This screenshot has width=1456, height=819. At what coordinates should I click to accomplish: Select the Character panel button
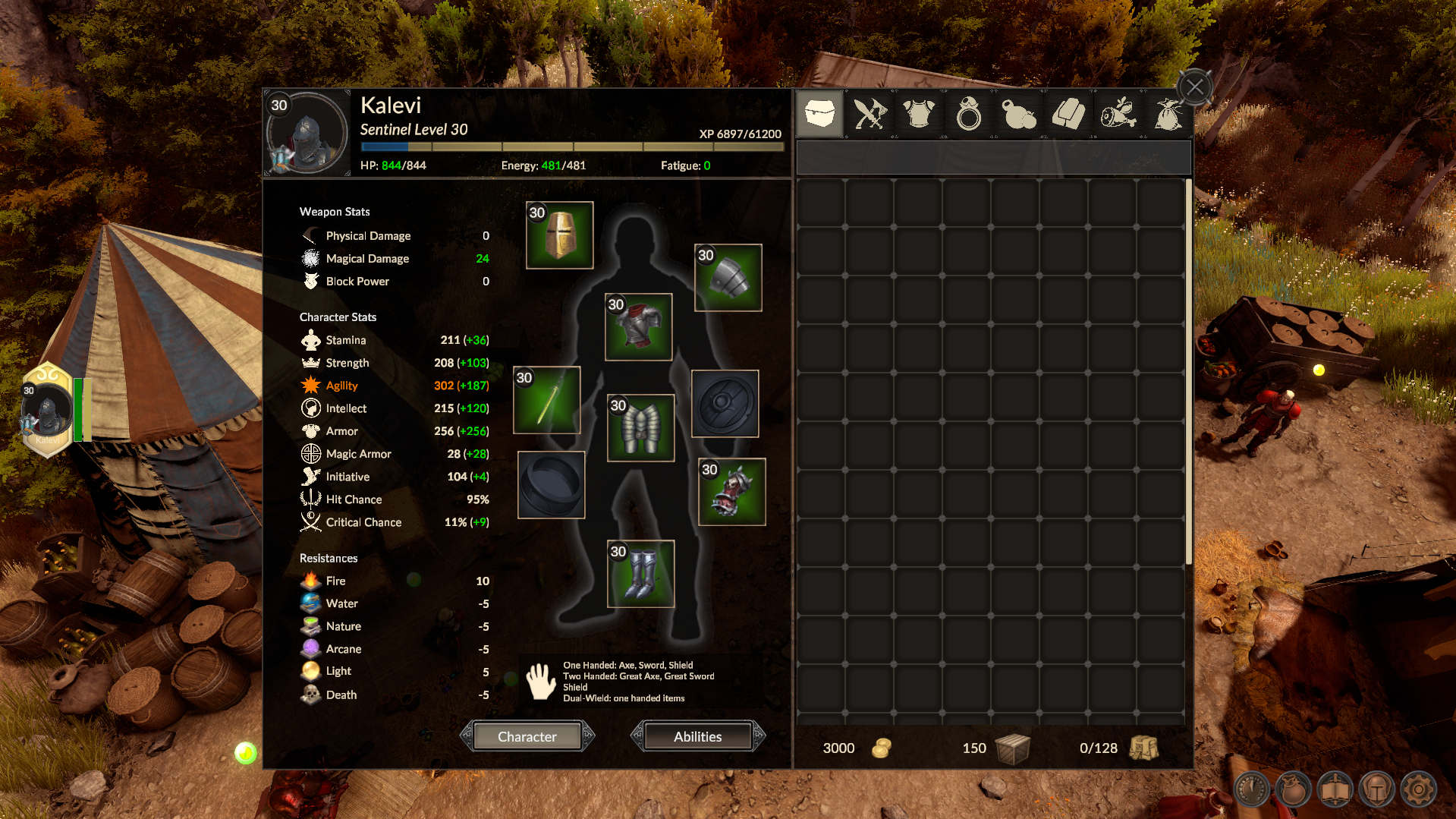pos(527,736)
